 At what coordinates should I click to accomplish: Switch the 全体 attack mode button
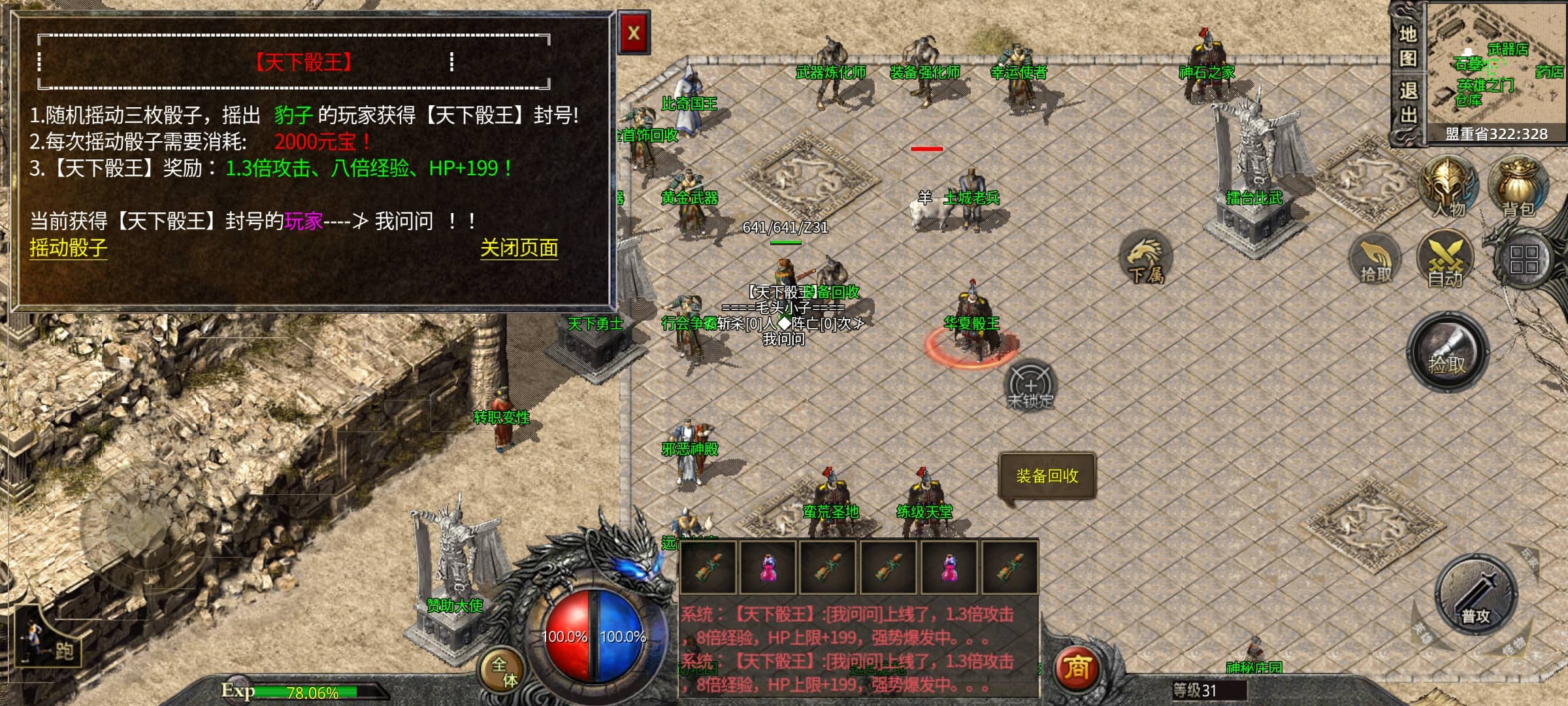503,671
